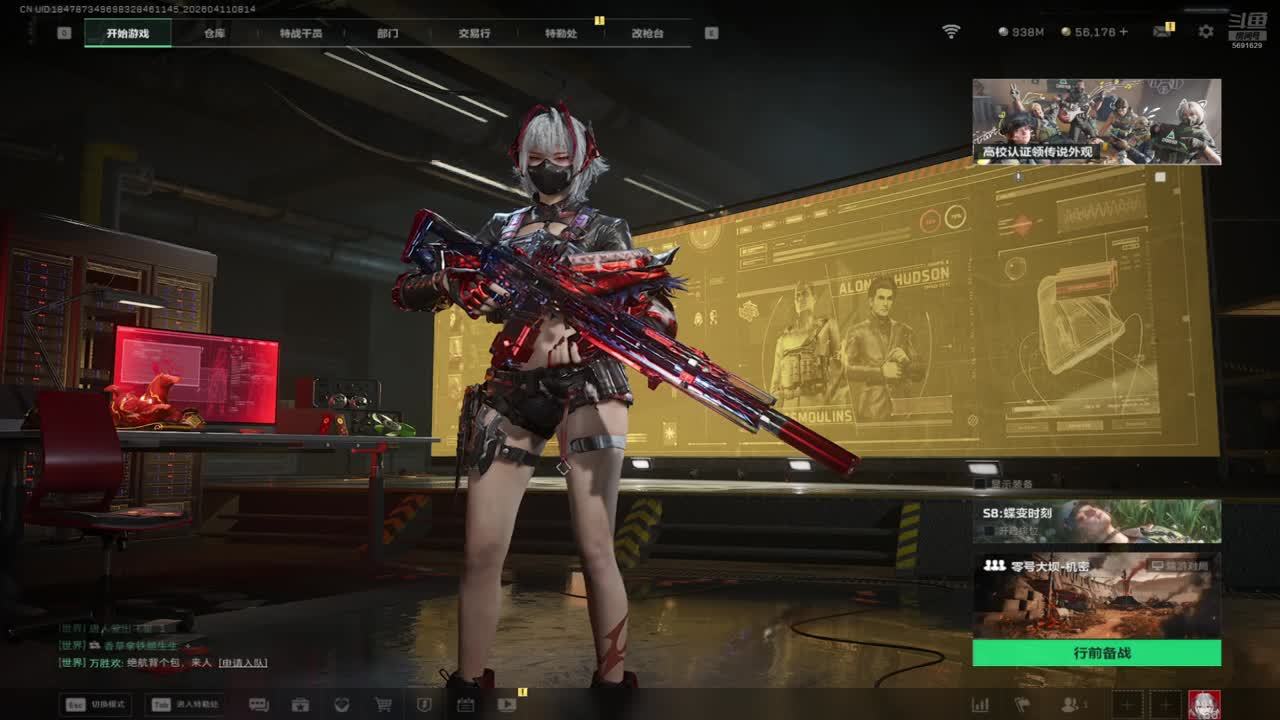Image resolution: width=1280 pixels, height=720 pixels.
Task: Open the 特勤处 tab
Action: 561,33
